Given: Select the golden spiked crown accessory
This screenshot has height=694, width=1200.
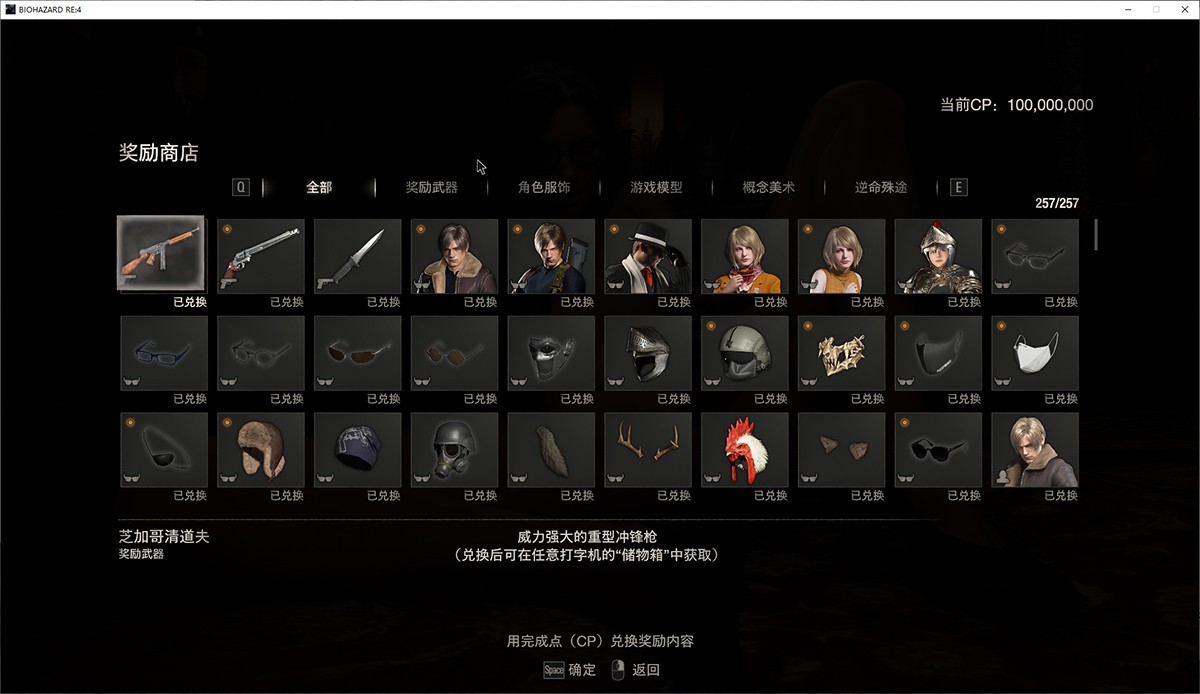Looking at the screenshot, I should point(841,353).
